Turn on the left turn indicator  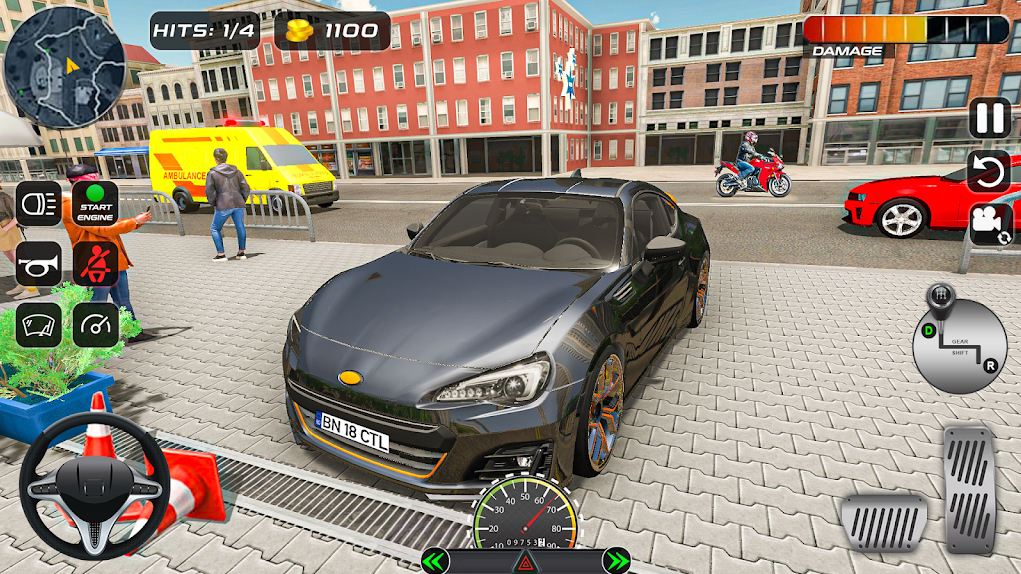click(434, 561)
